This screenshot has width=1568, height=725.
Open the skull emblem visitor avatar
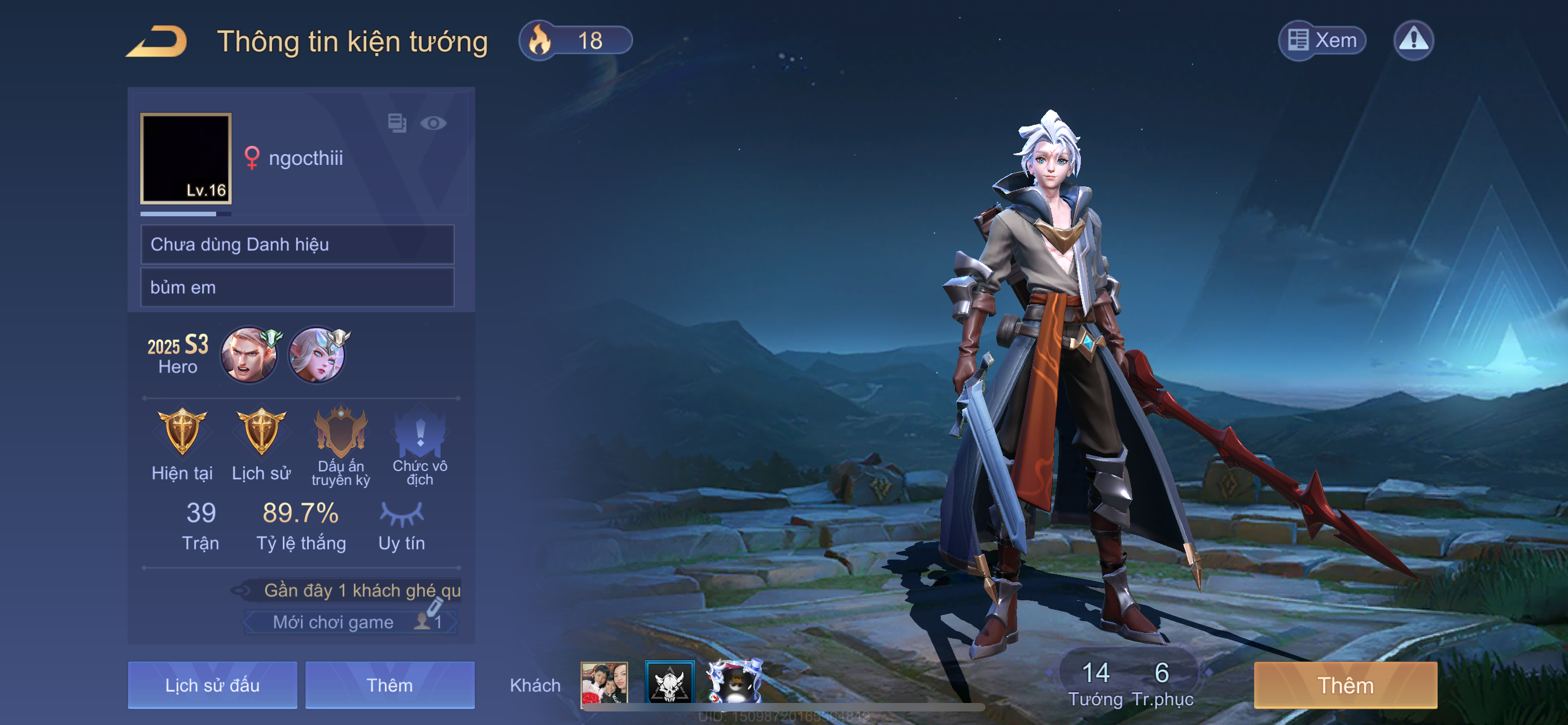669,682
